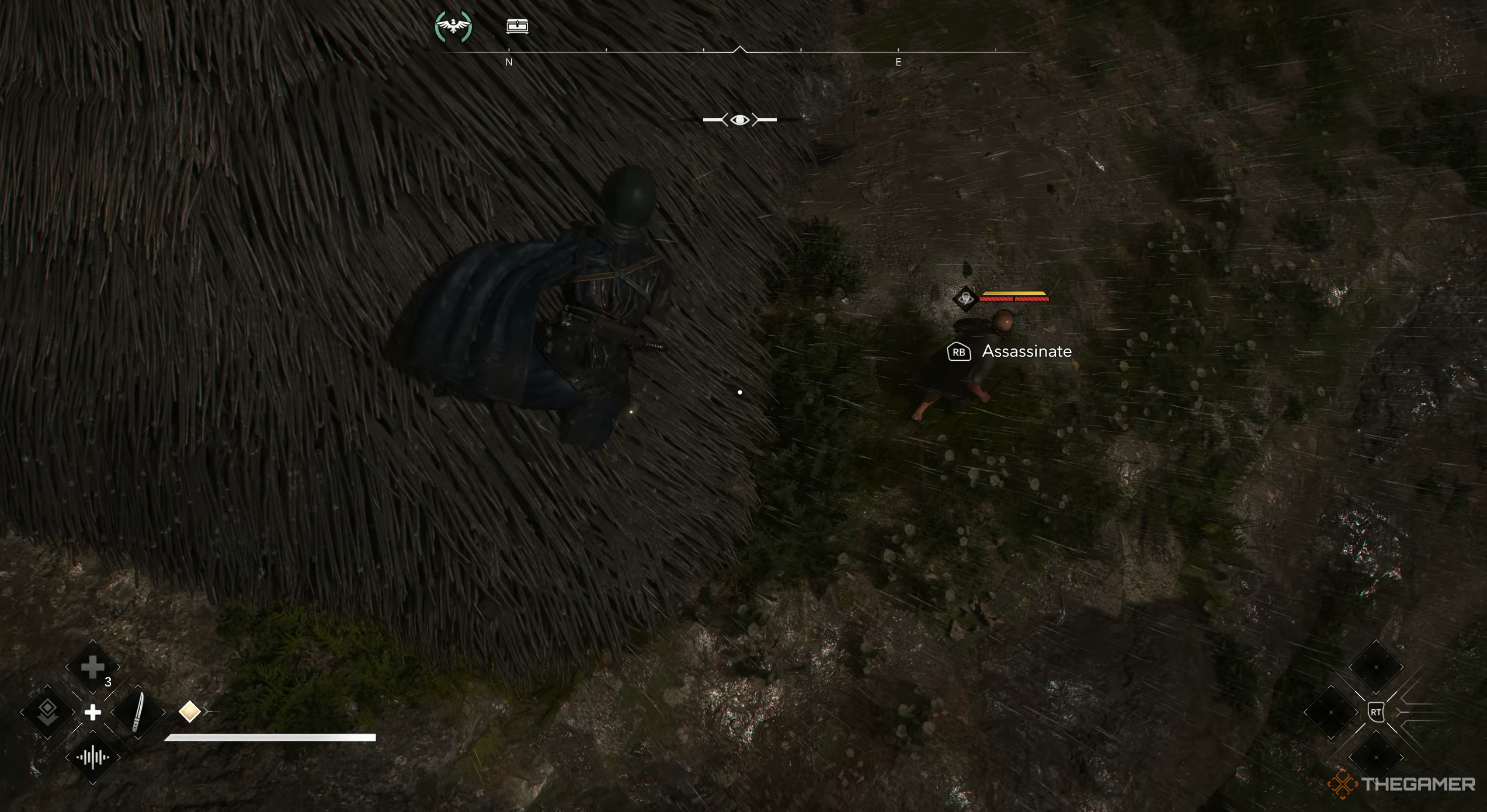This screenshot has width=1487, height=812.
Task: Click the eagle viewpoint marker on the compass
Action: tap(453, 27)
